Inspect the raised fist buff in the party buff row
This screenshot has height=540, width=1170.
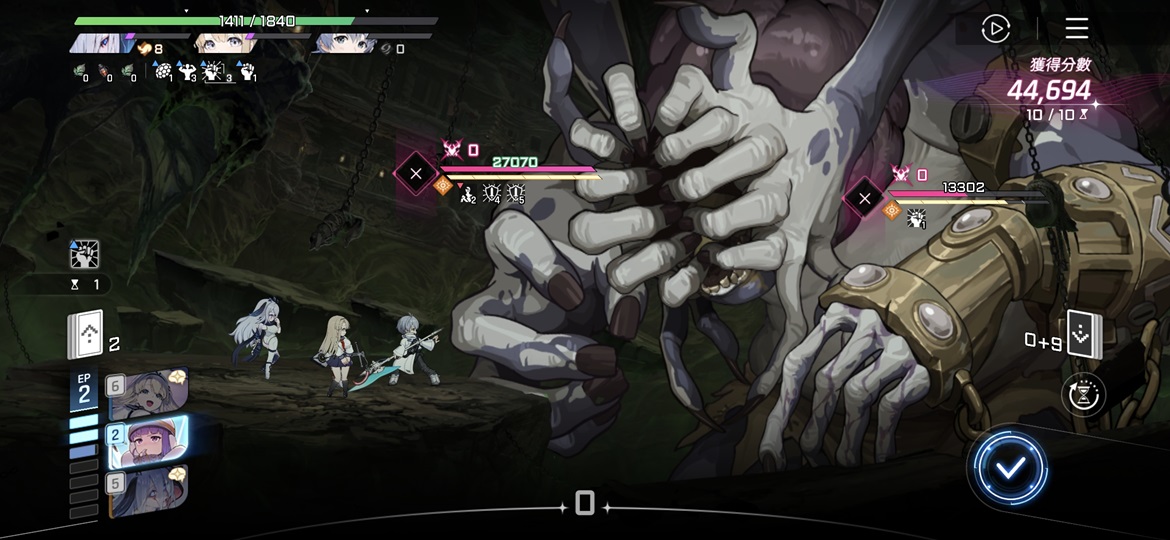(245, 72)
